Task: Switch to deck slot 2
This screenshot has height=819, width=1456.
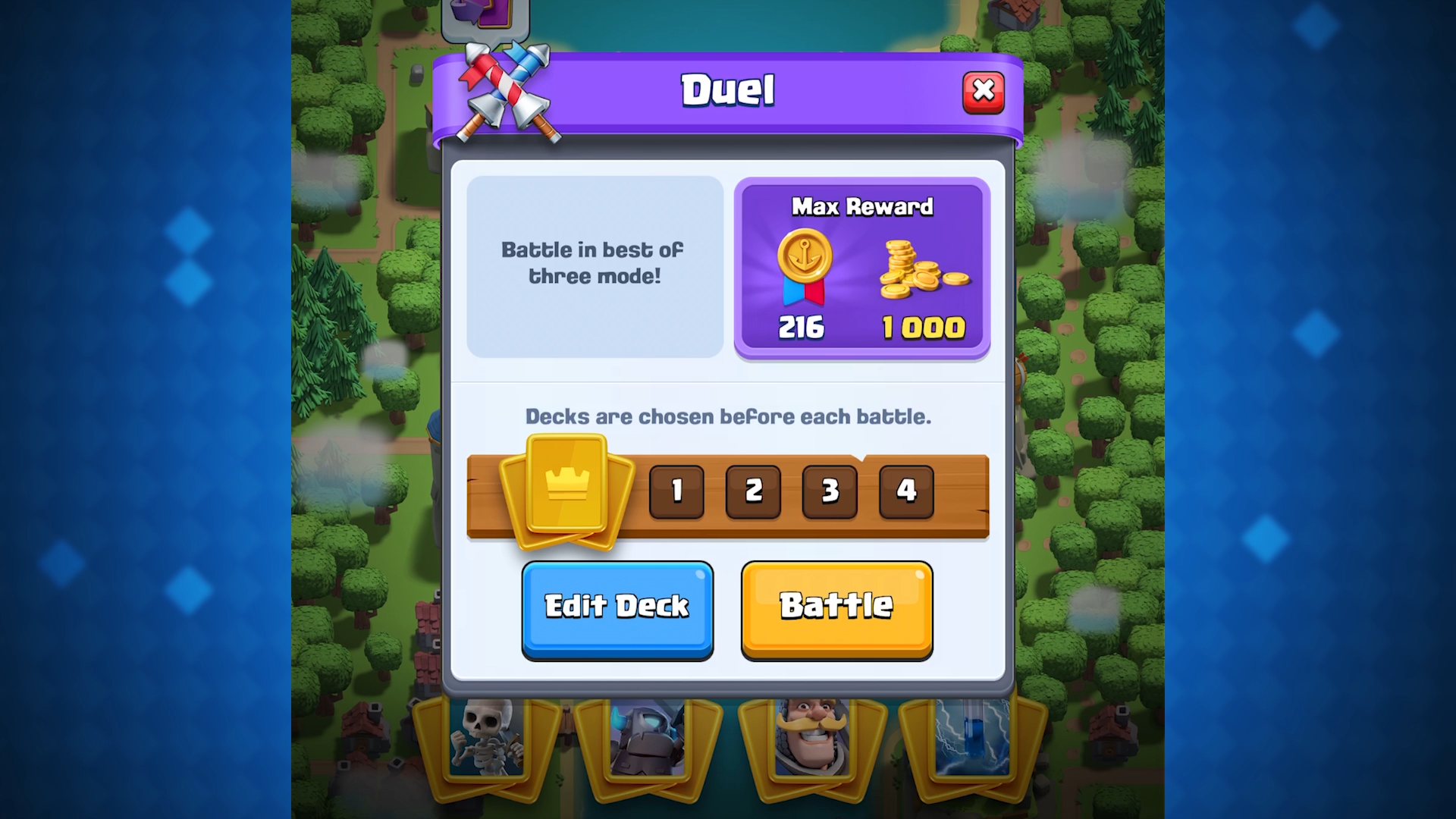Action: click(x=753, y=491)
